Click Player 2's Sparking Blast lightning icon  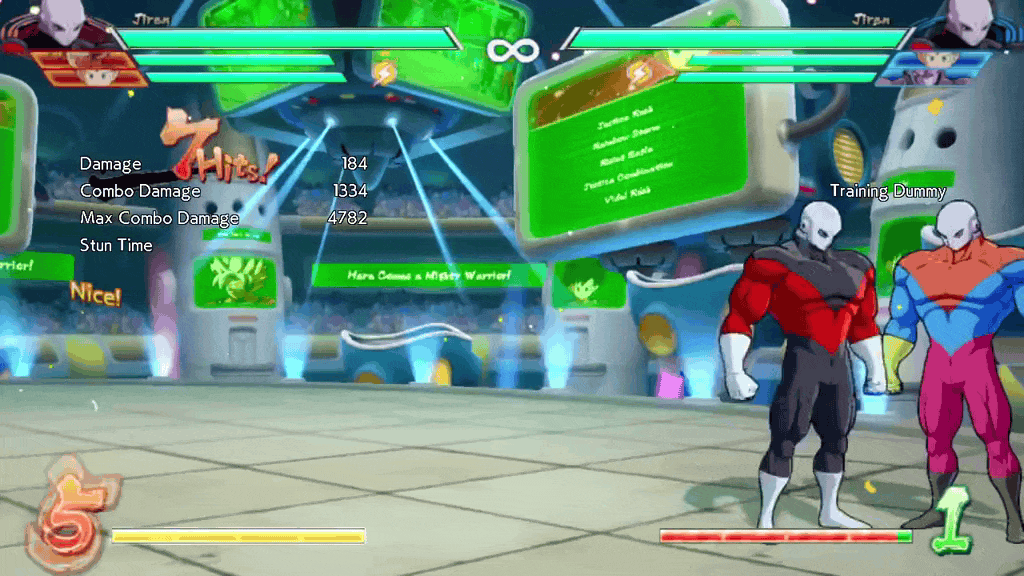[639, 72]
